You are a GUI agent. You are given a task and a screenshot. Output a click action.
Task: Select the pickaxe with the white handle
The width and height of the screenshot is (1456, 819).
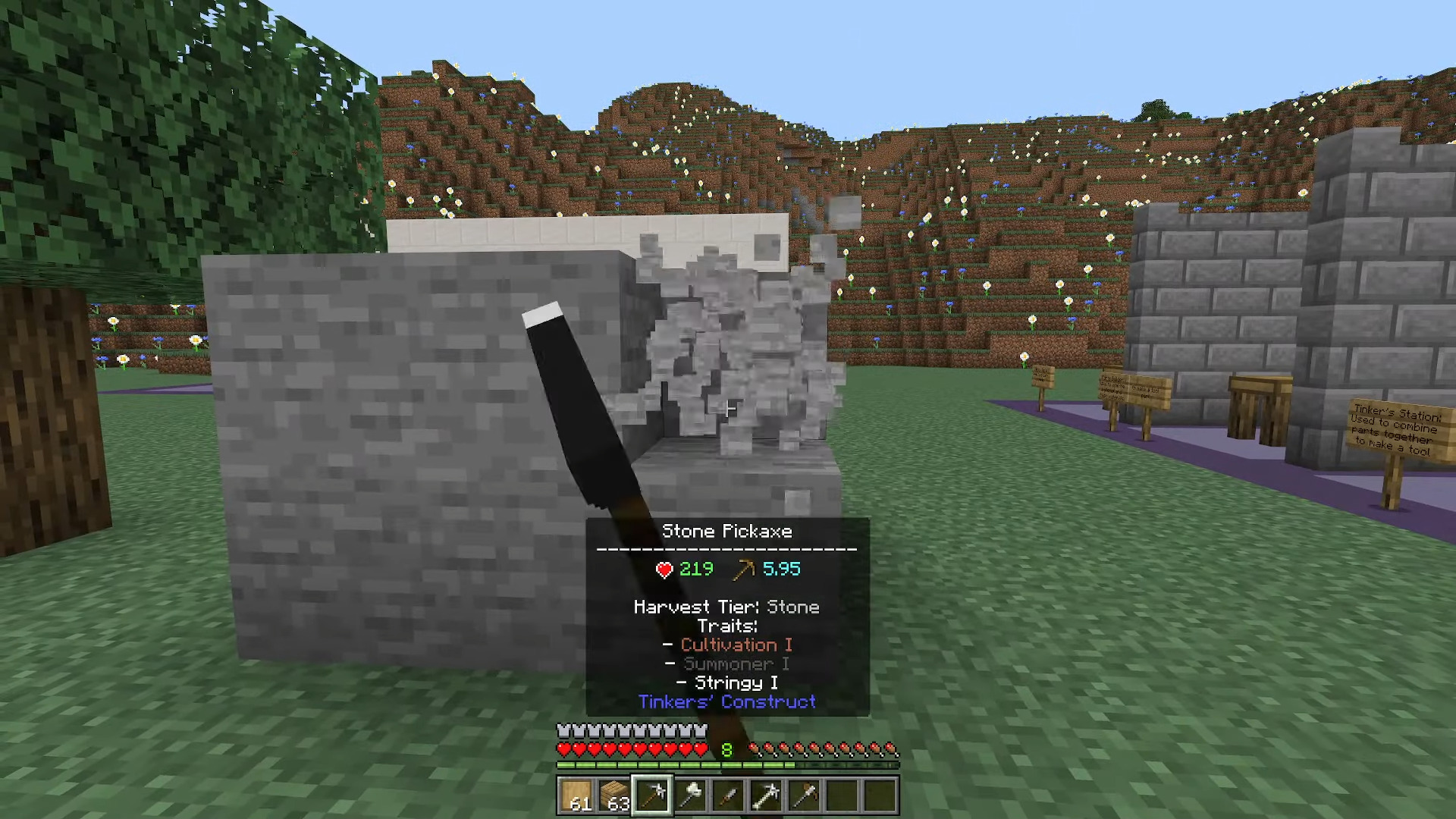[x=766, y=795]
